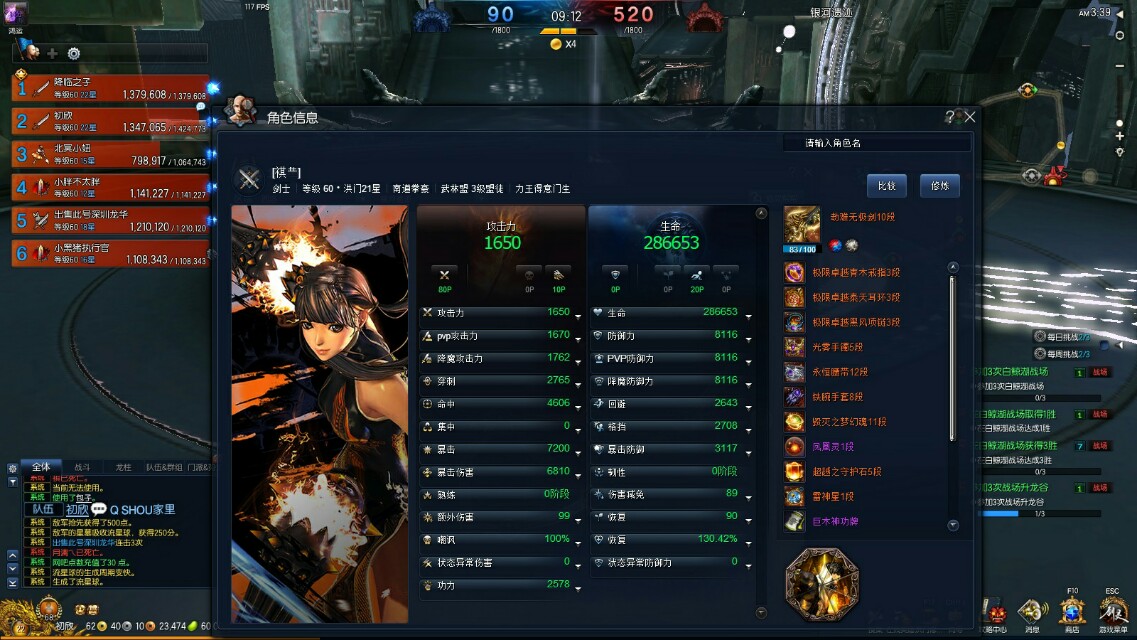Screen dimensions: 1137x640
Task: Select party member 降临之子 row
Action: point(110,88)
